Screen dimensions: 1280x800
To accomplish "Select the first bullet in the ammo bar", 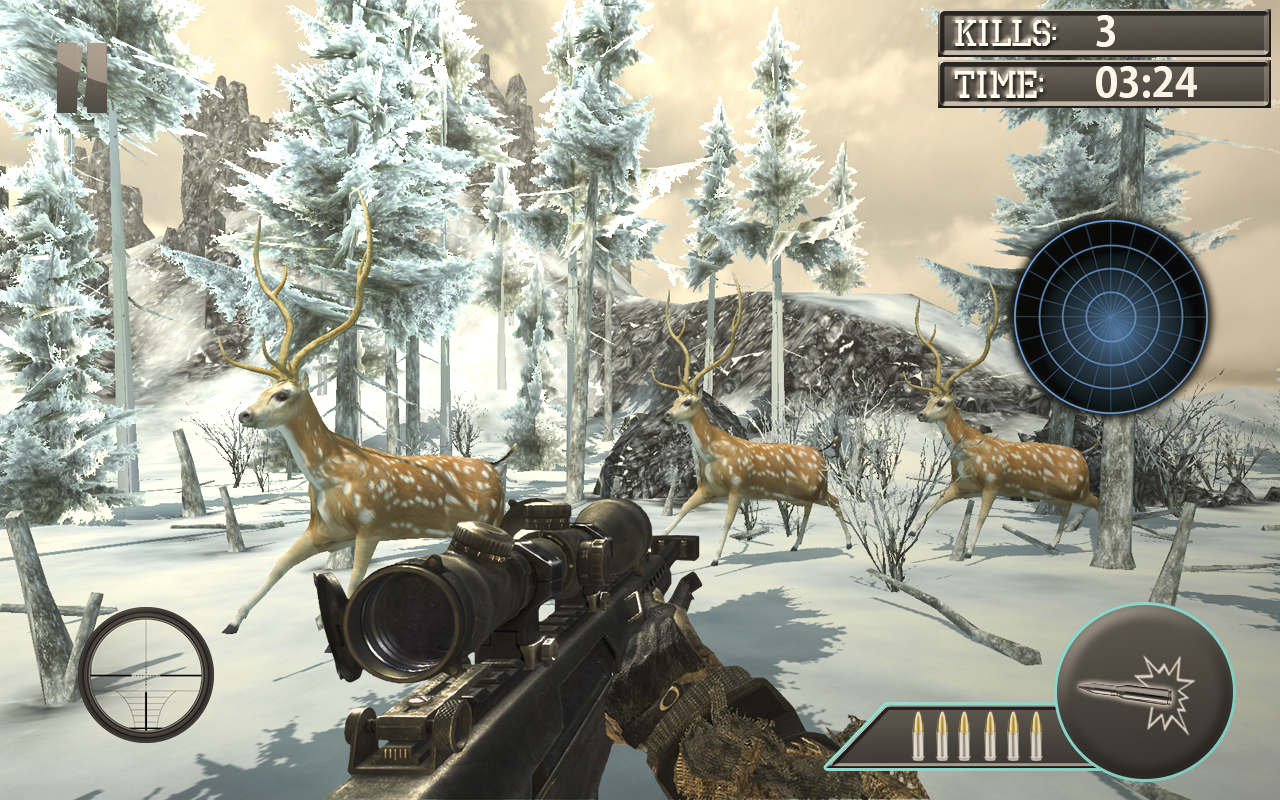I will tap(916, 735).
